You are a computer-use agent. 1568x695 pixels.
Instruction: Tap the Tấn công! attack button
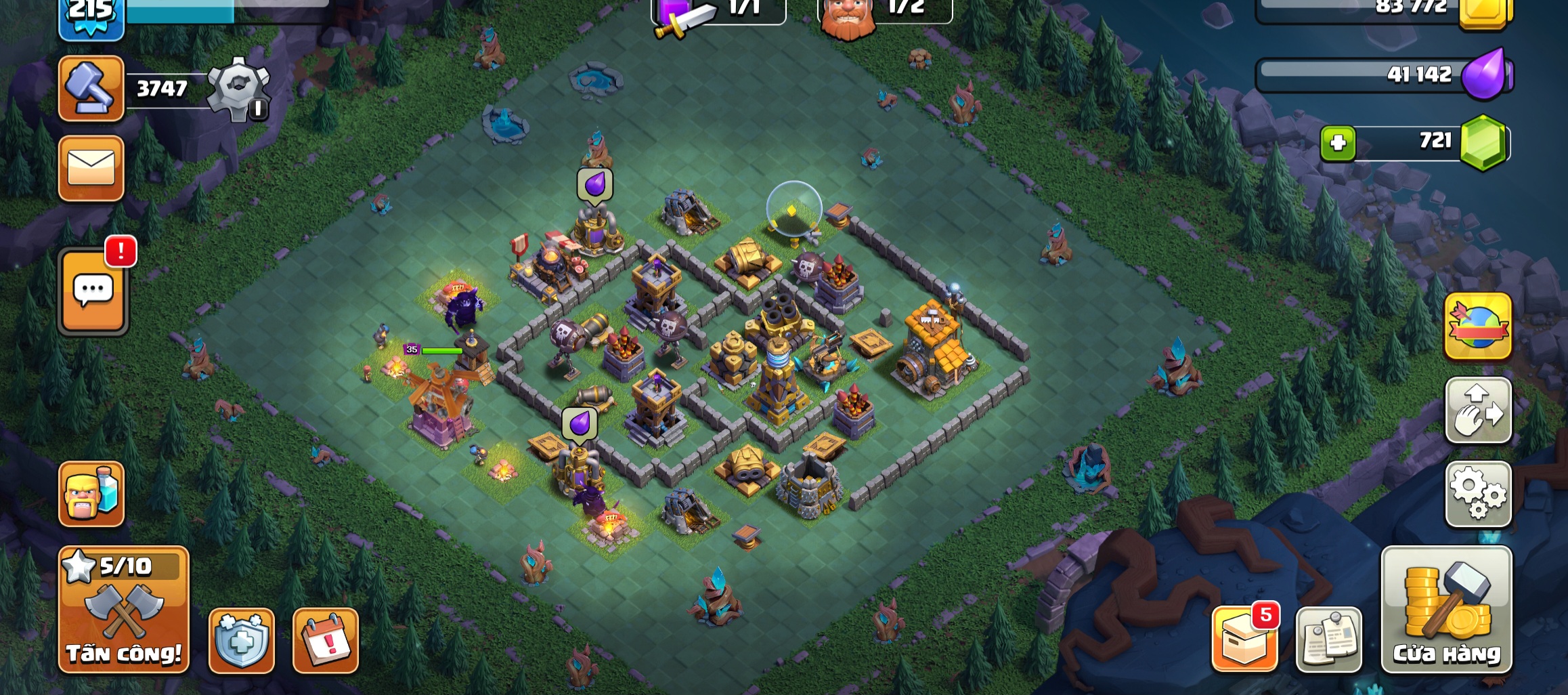click(124, 610)
